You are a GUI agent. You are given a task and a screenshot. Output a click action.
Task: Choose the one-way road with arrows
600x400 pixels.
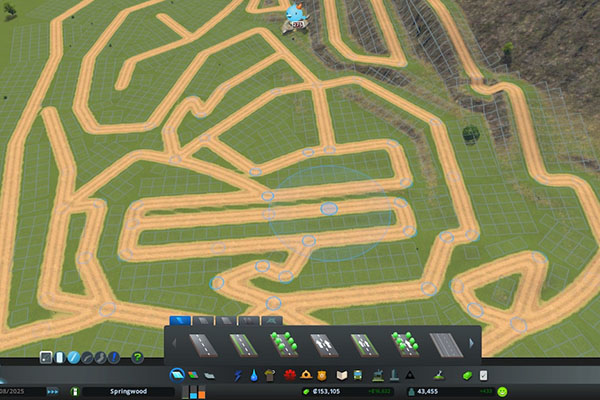324,345
